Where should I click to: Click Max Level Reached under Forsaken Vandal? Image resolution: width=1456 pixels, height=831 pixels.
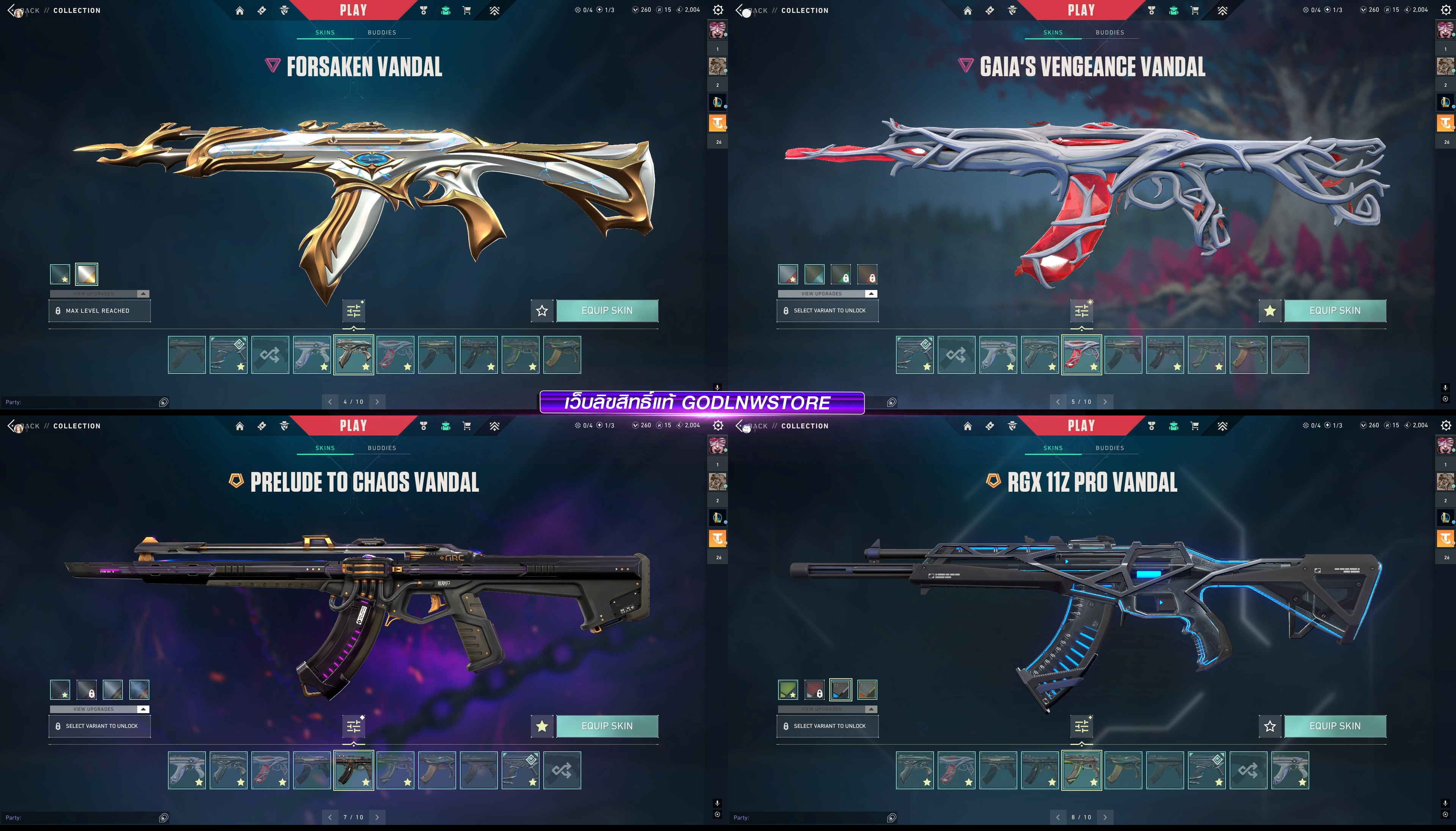click(x=99, y=310)
